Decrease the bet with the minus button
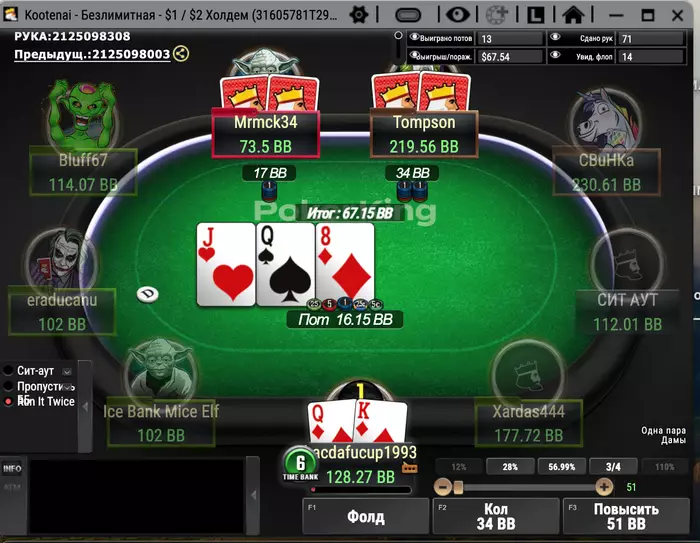Viewport: 700px width, 543px height. (x=443, y=486)
